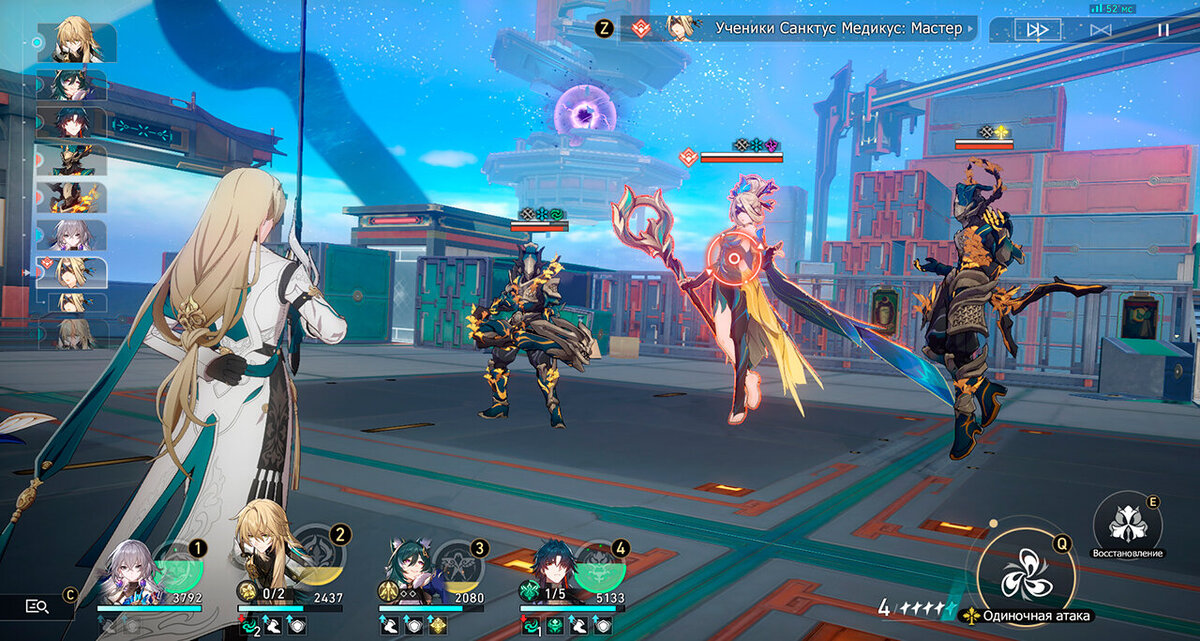Screen dimensions: 1200x641
Task: Enable auto-battle mode
Action: [1101, 30]
